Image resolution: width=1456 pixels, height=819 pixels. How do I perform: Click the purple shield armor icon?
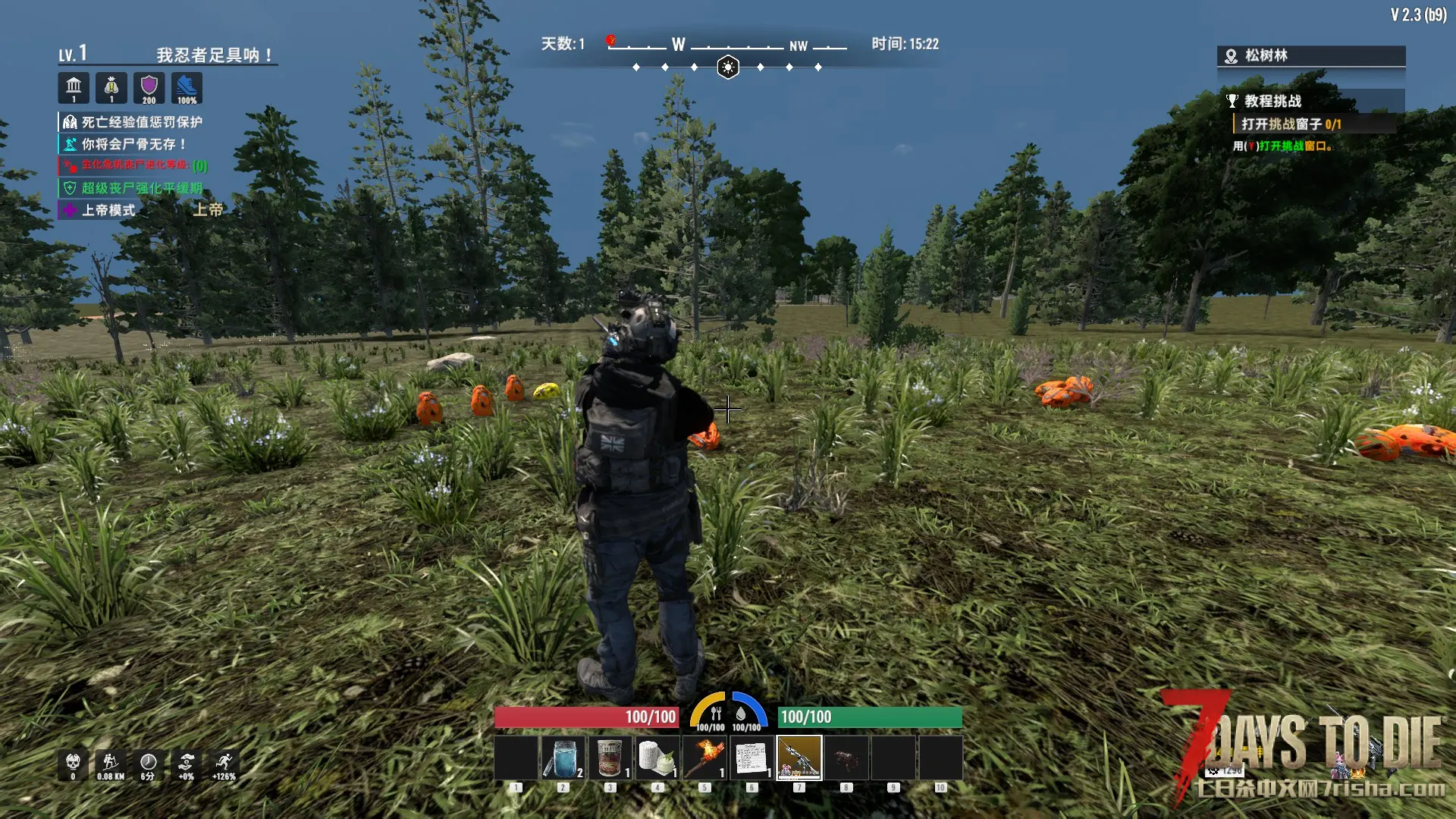[x=149, y=88]
